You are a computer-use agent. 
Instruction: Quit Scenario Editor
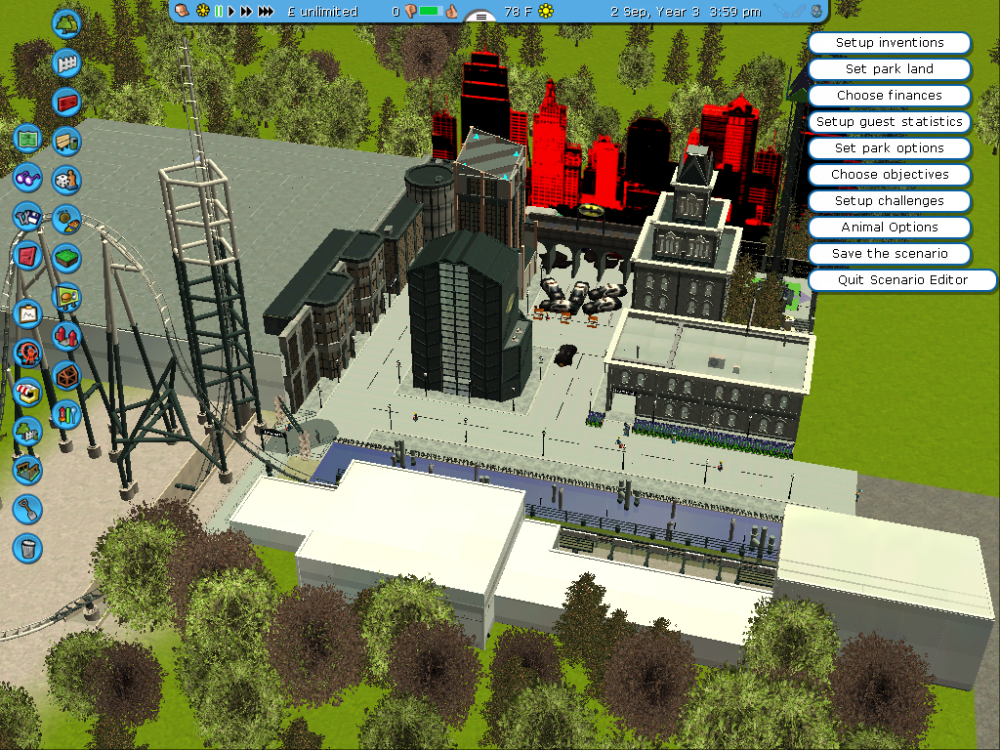[902, 280]
